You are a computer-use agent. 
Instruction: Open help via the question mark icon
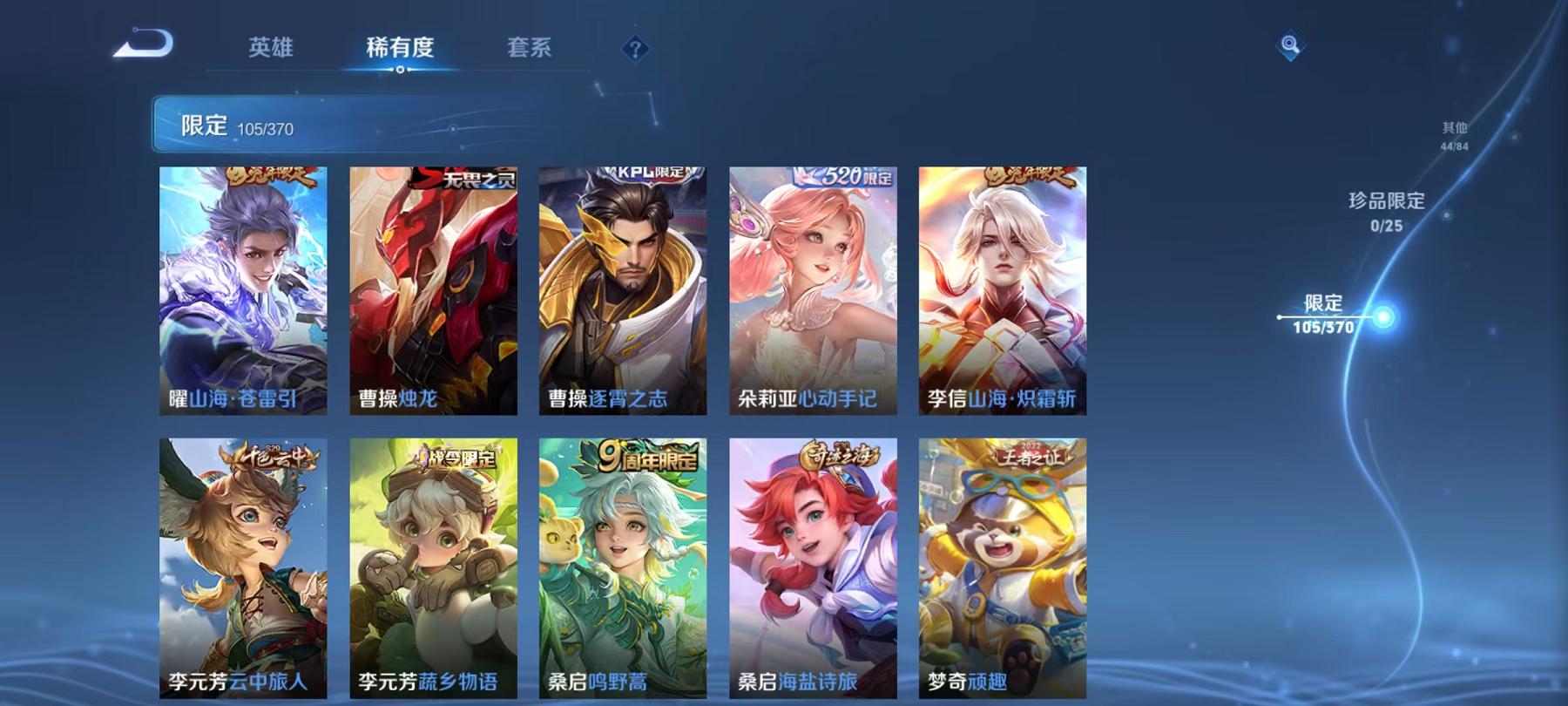click(635, 48)
